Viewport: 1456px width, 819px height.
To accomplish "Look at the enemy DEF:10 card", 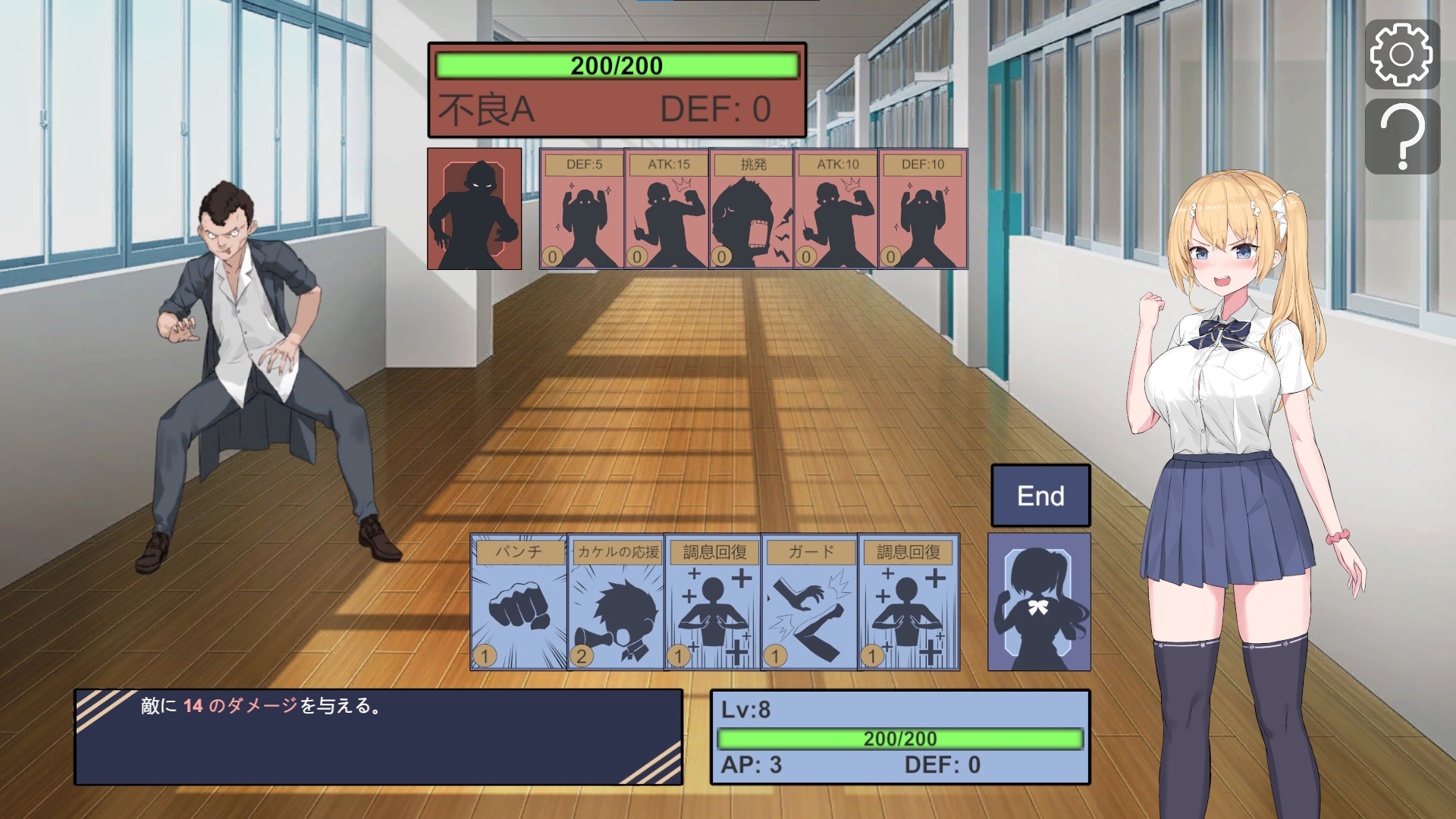I will click(923, 209).
